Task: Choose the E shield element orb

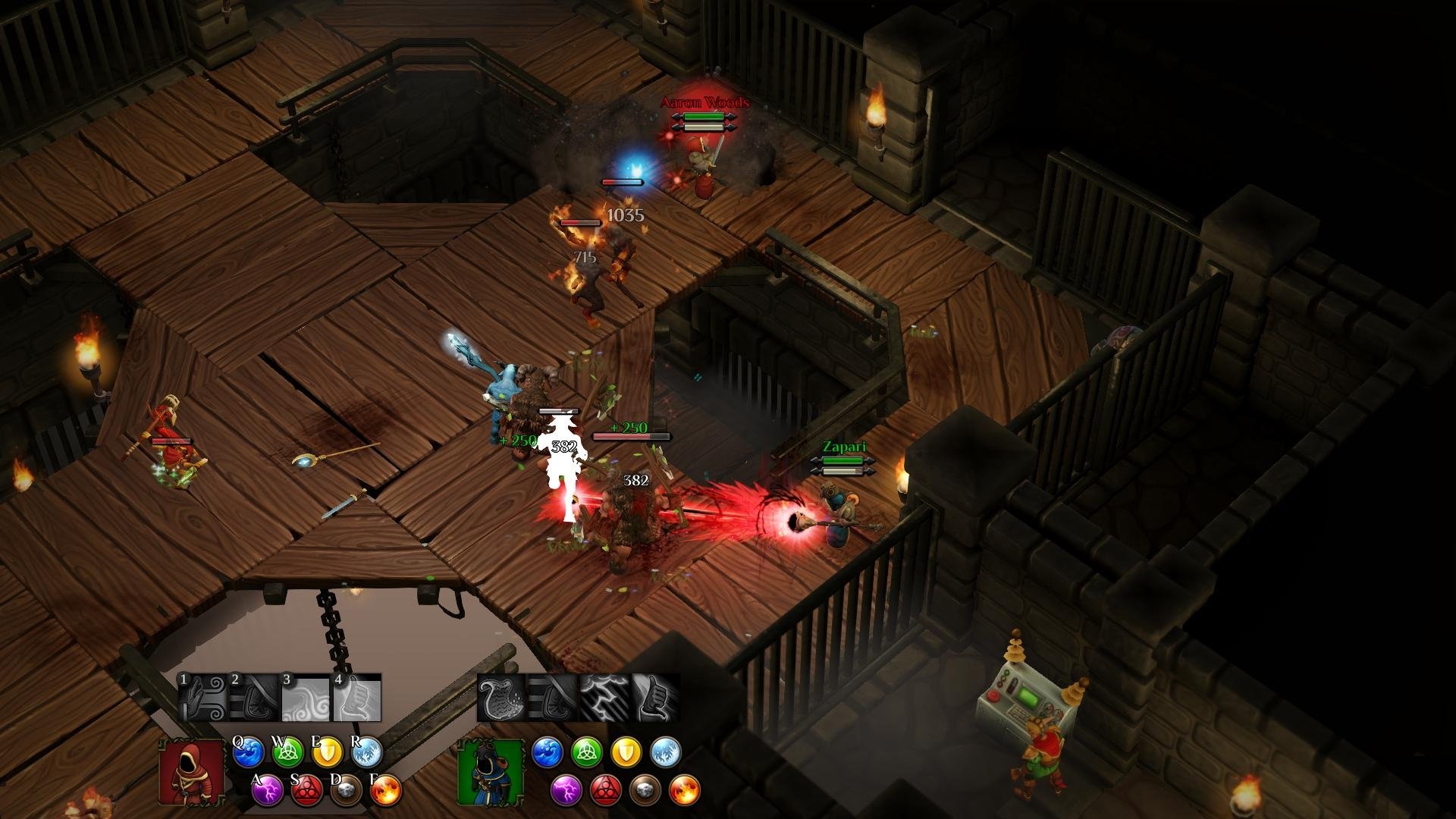Action: pyautogui.click(x=328, y=752)
